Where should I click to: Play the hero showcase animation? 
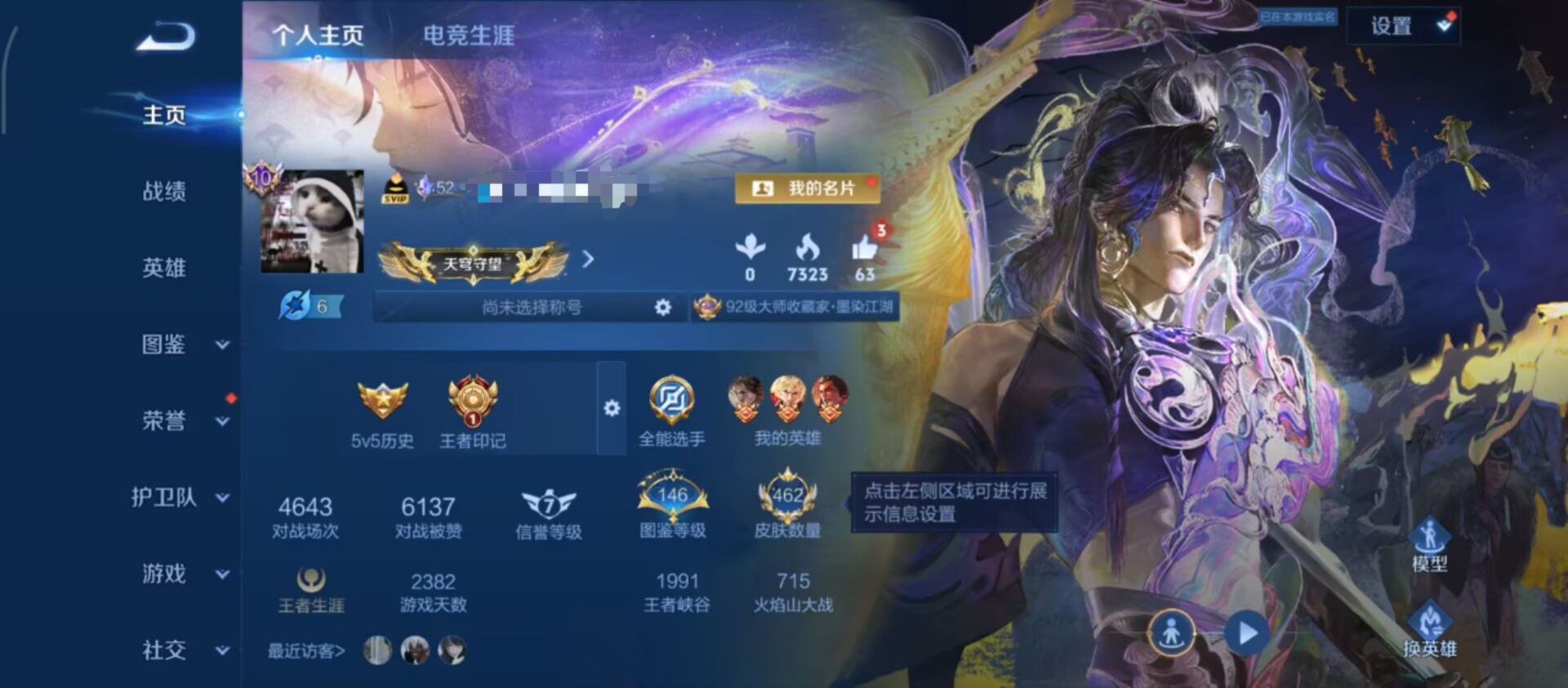1246,633
